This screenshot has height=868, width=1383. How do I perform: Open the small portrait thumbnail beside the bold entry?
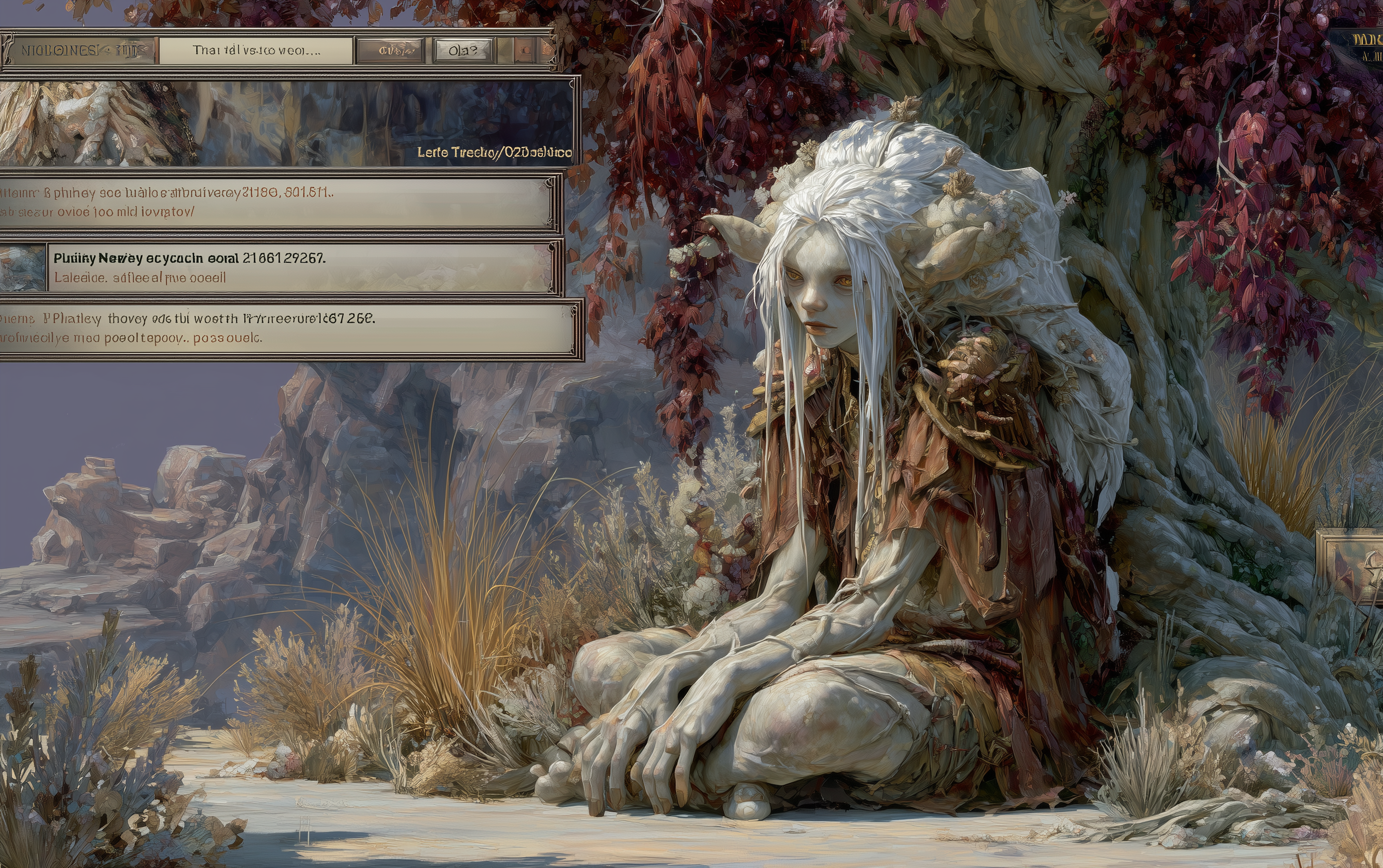click(23, 268)
